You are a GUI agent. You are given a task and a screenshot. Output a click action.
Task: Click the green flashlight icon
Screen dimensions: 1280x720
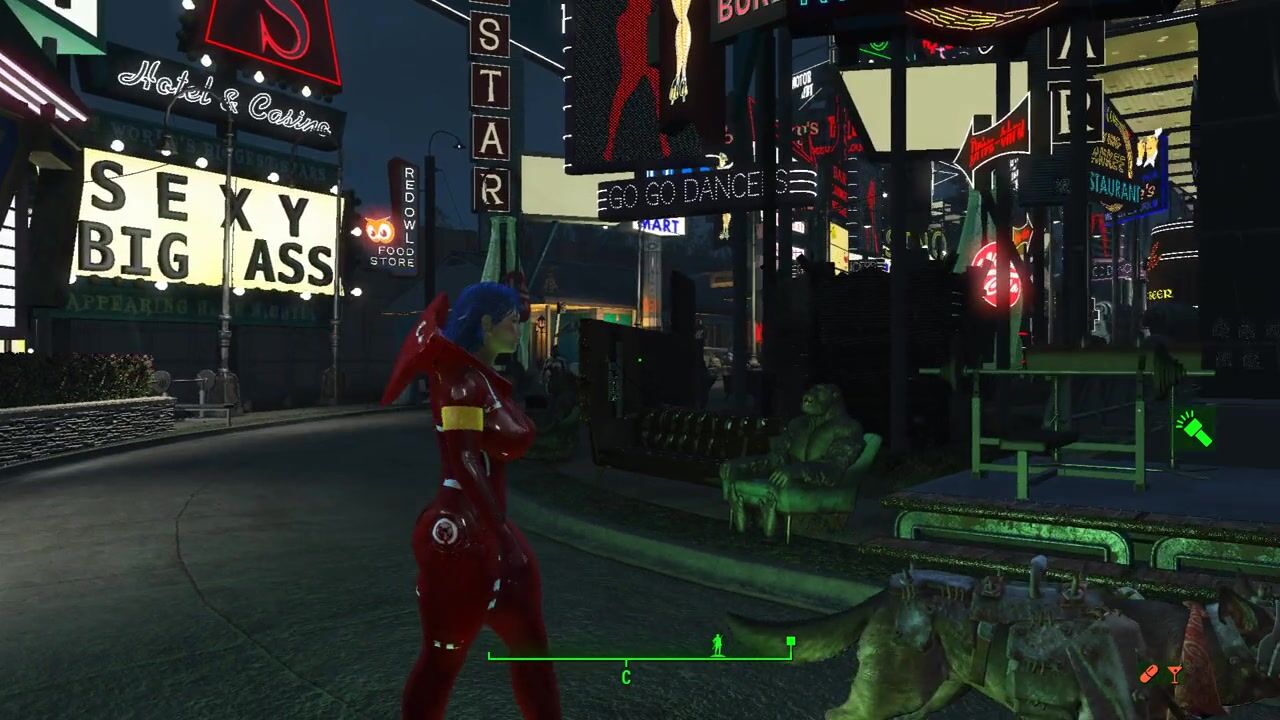point(1193,429)
